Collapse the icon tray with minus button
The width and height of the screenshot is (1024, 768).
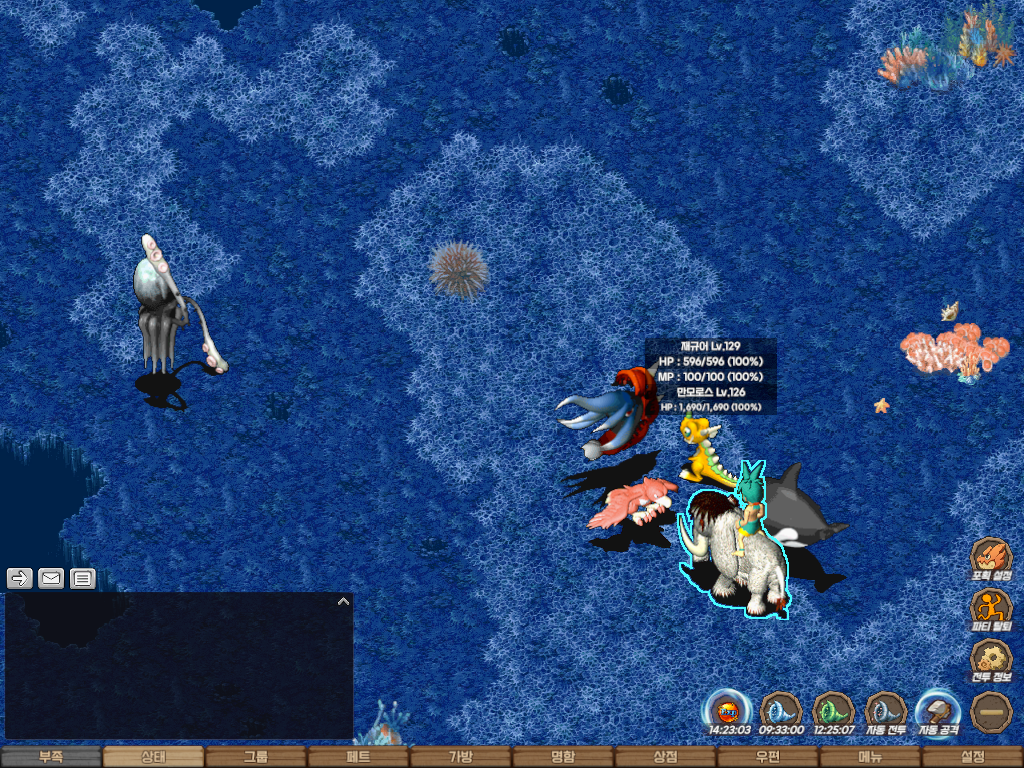991,711
